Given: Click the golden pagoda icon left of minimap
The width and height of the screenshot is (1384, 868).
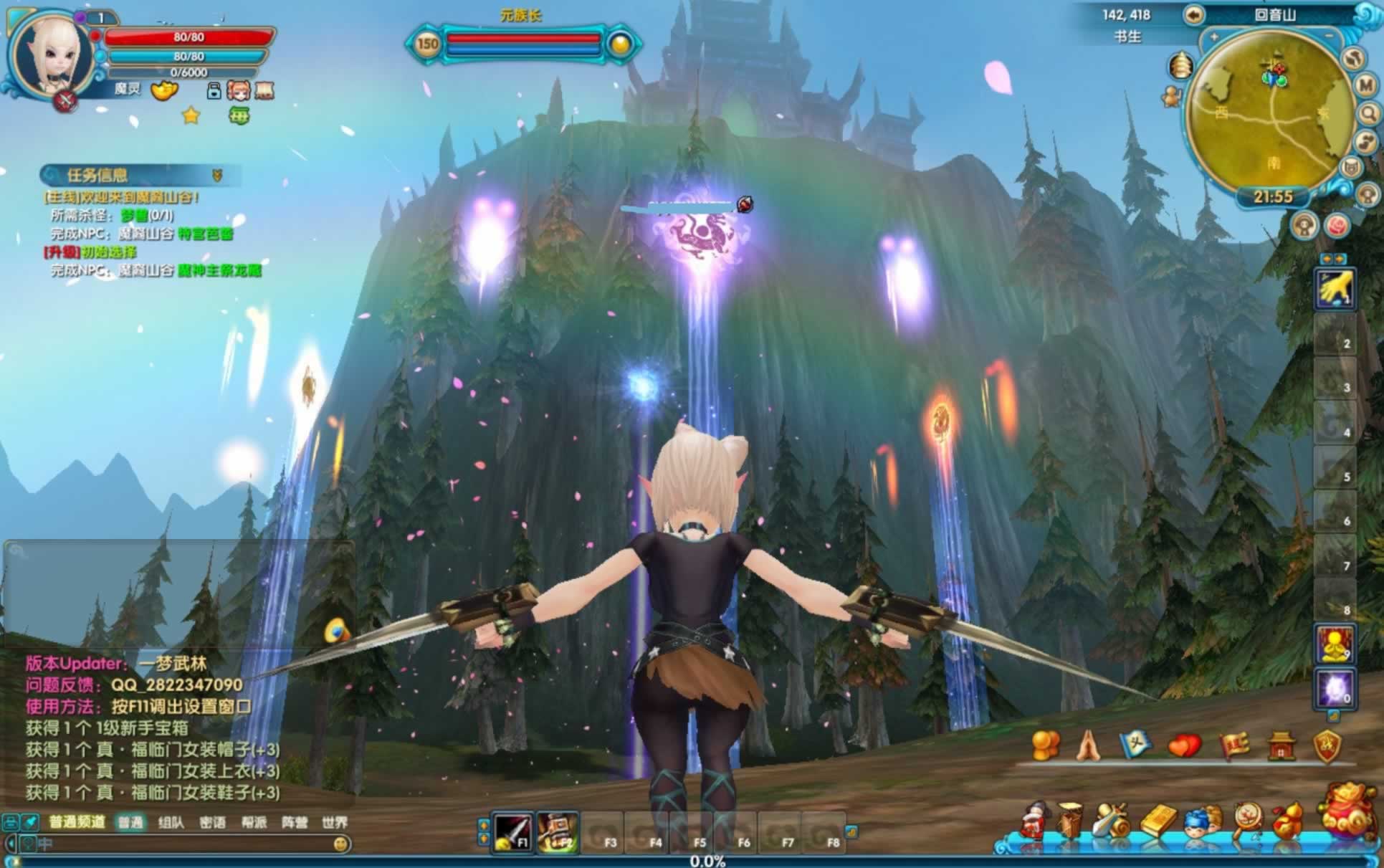Looking at the screenshot, I should pos(1179,66).
